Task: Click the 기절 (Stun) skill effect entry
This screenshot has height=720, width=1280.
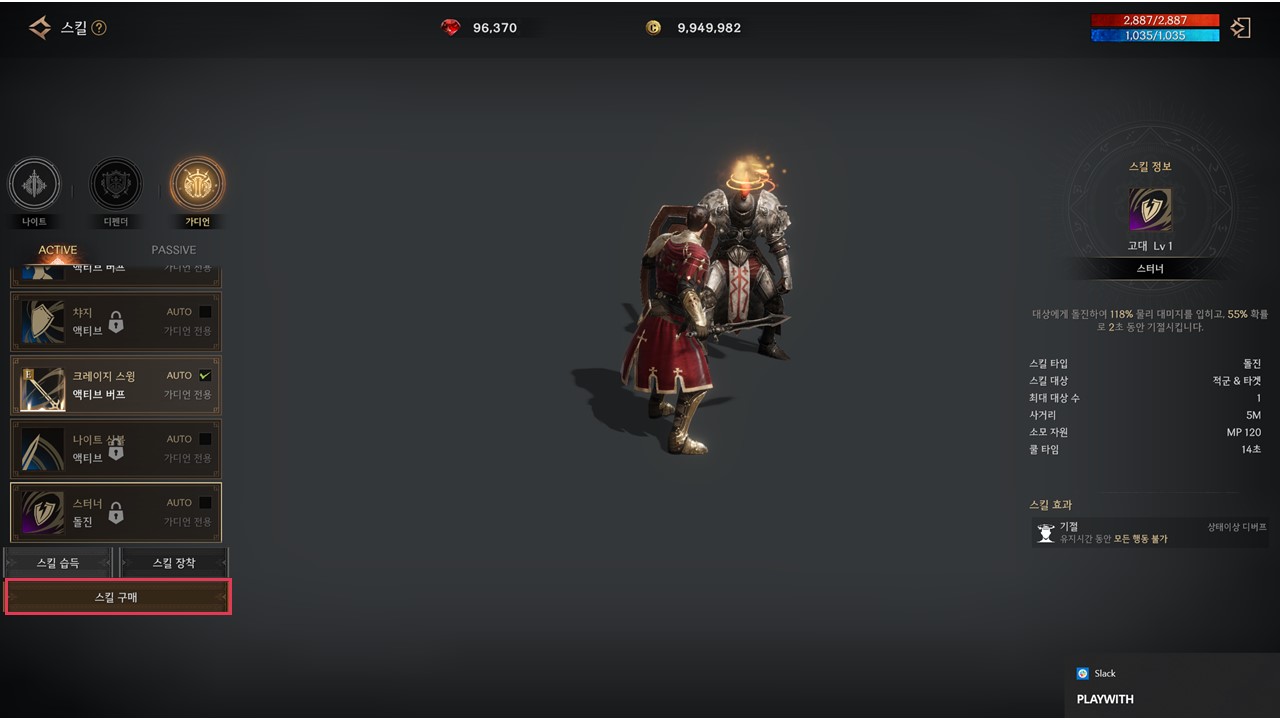Action: point(1150,532)
